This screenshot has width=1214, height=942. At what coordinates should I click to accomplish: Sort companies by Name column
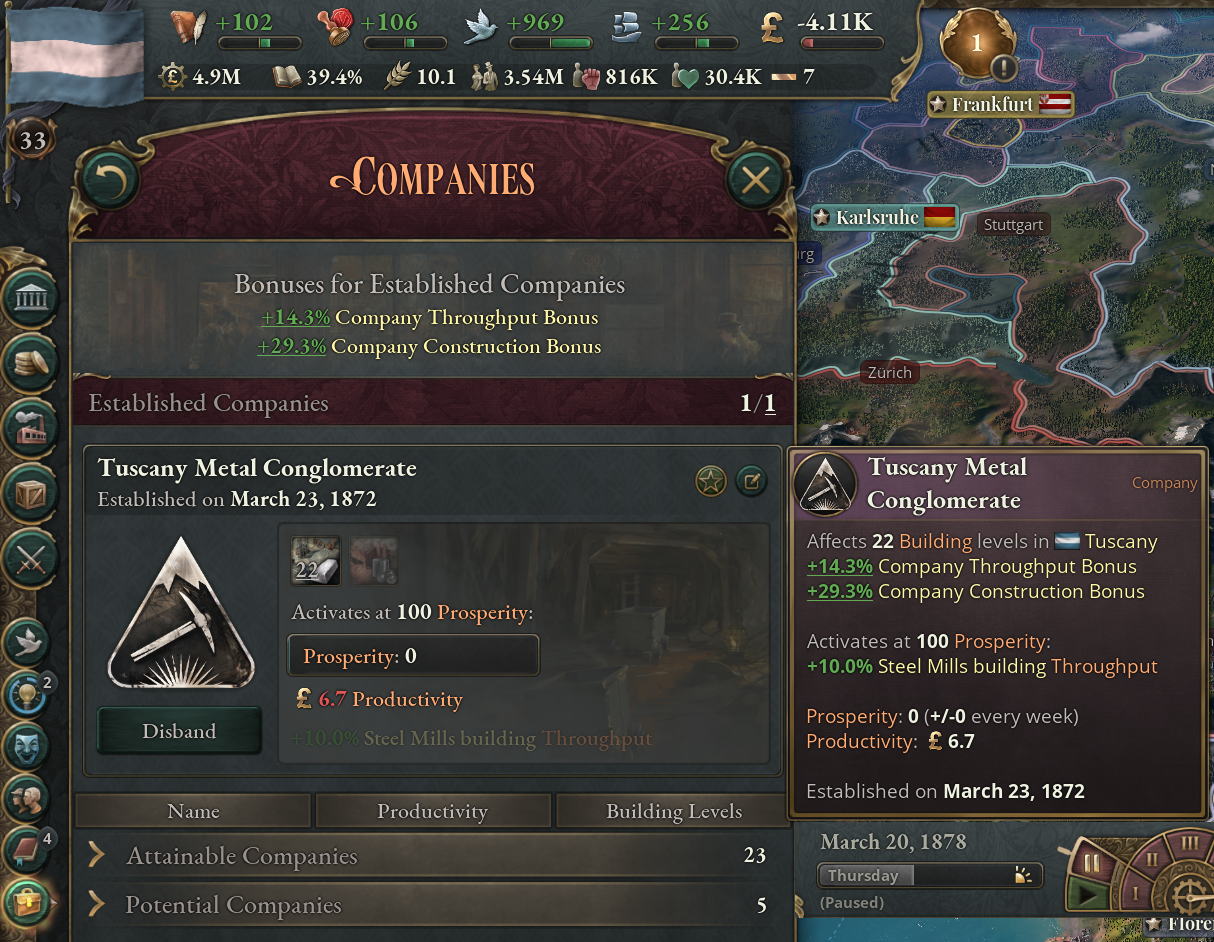pos(193,811)
